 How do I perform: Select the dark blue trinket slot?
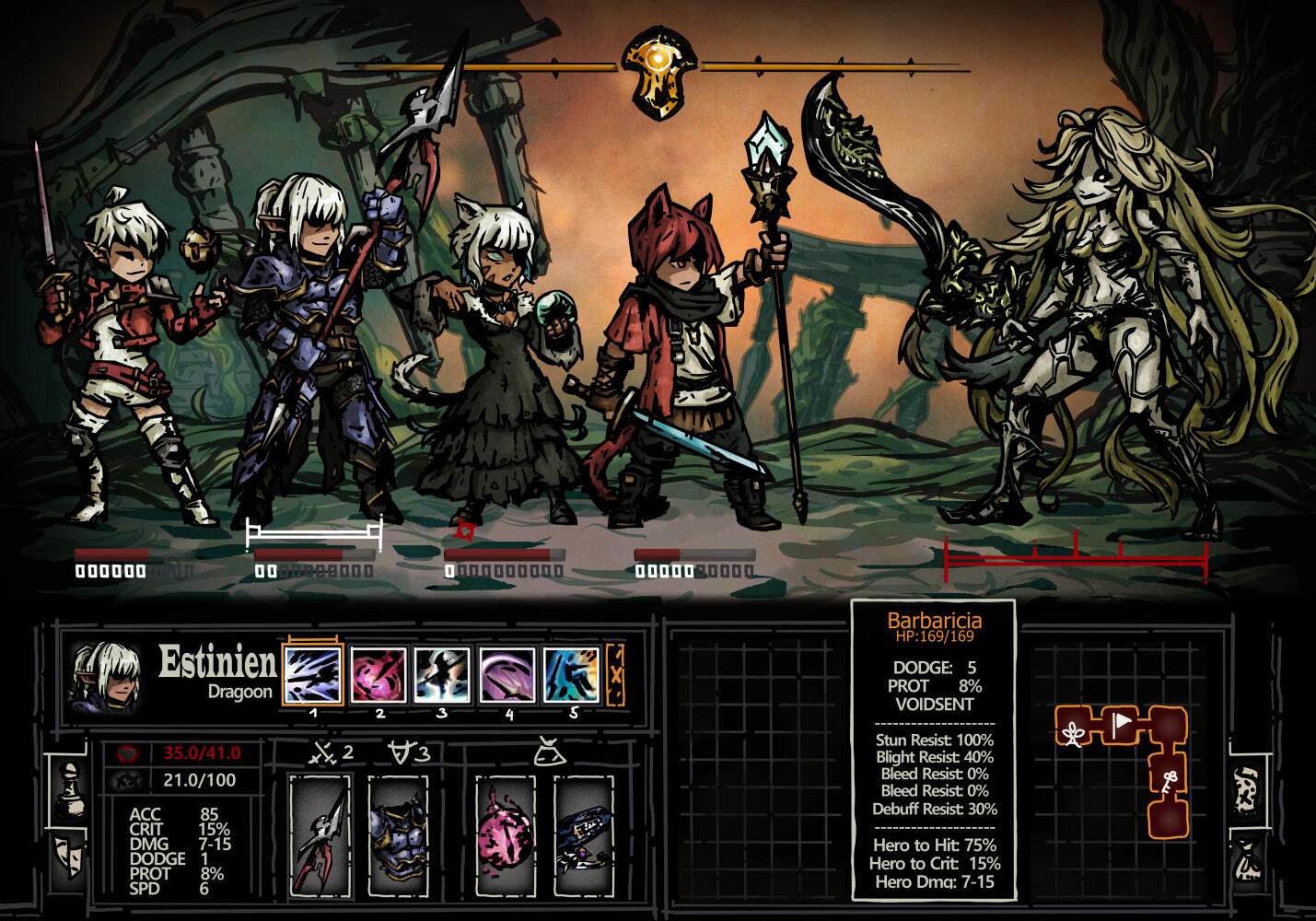pos(584,836)
